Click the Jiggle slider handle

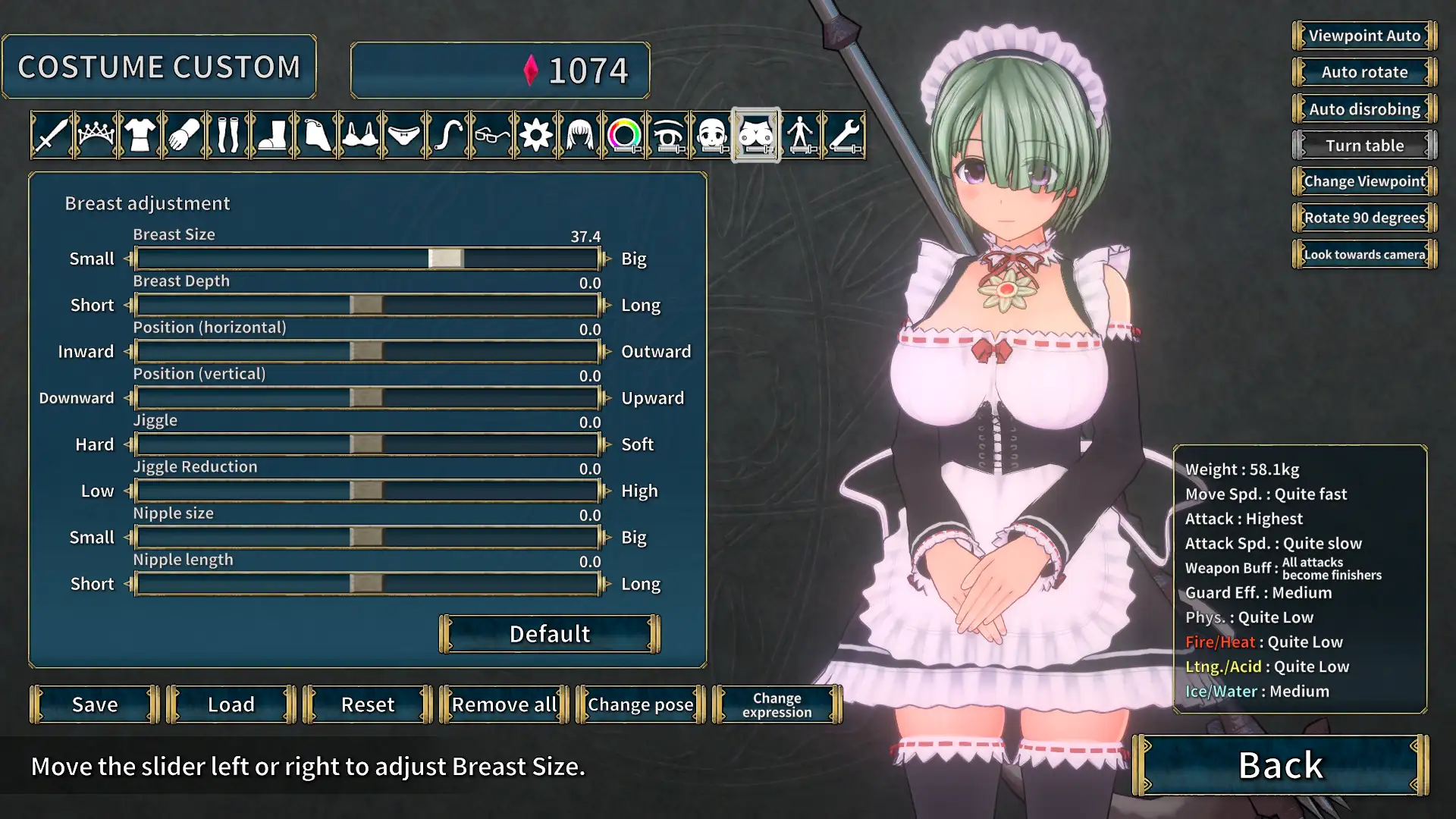pyautogui.click(x=366, y=444)
